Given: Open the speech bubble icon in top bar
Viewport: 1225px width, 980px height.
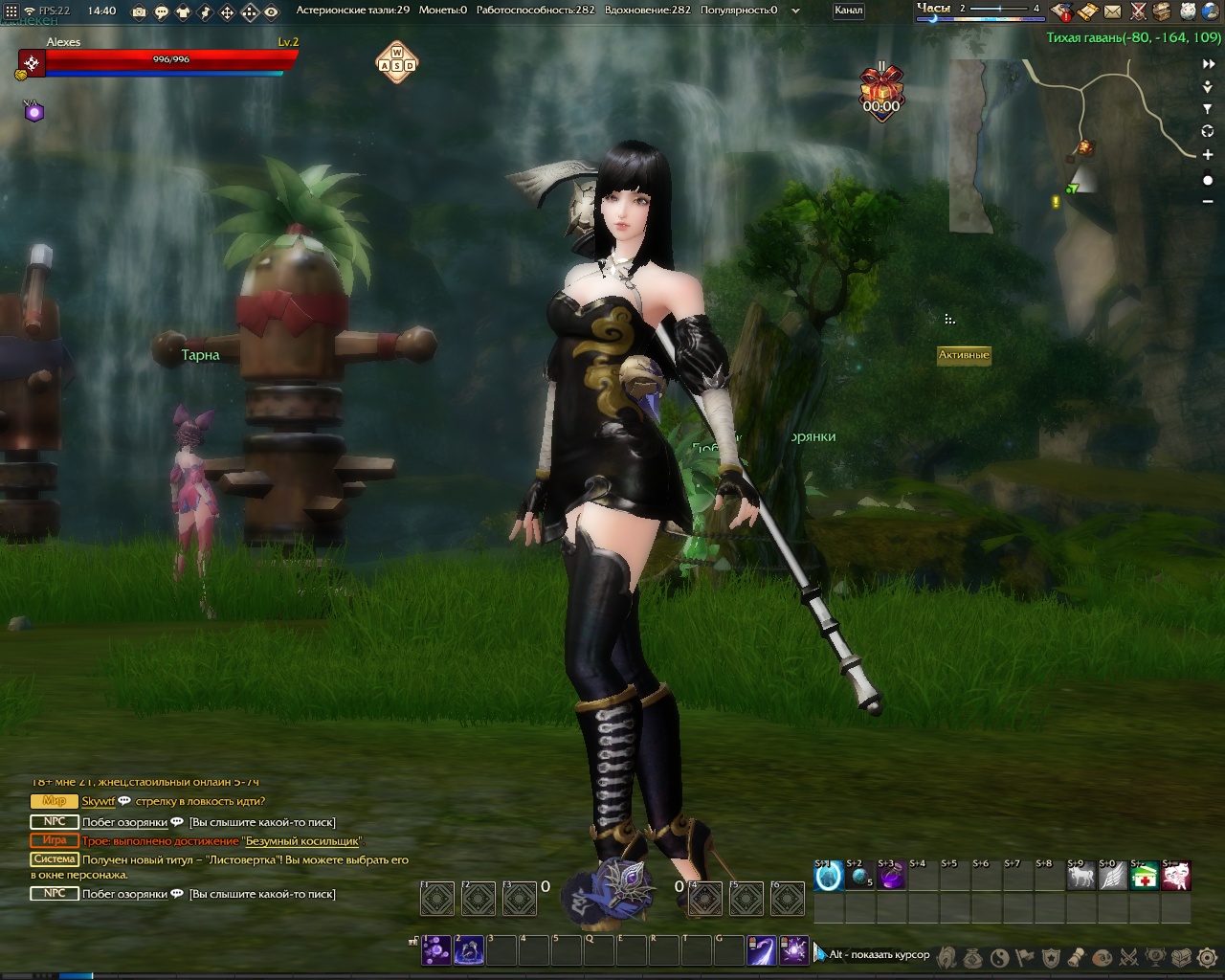Looking at the screenshot, I should [161, 11].
